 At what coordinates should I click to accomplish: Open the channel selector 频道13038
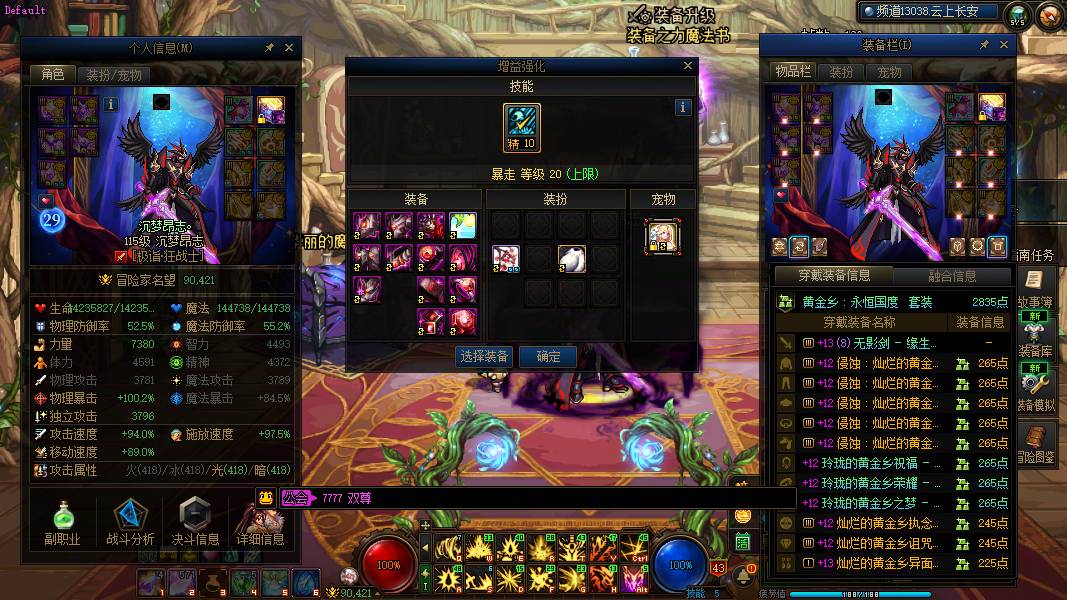pyautogui.click(x=930, y=12)
